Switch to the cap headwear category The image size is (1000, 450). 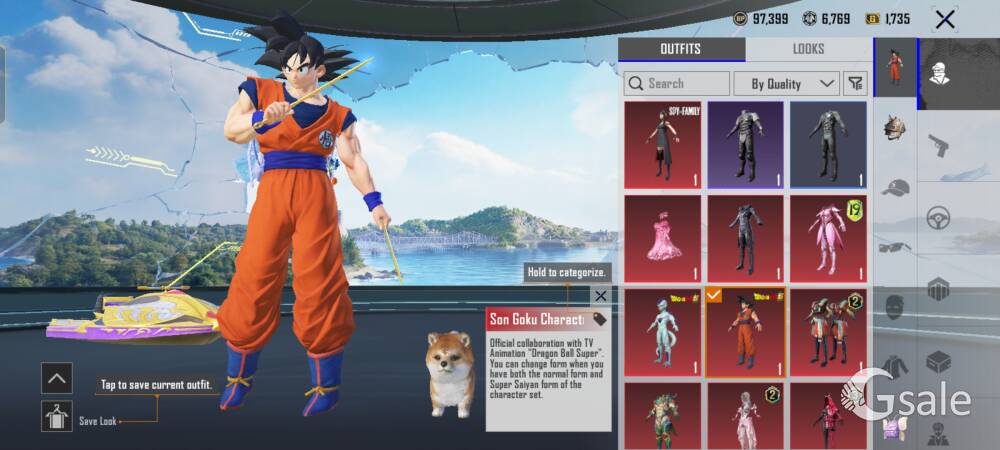[895, 187]
